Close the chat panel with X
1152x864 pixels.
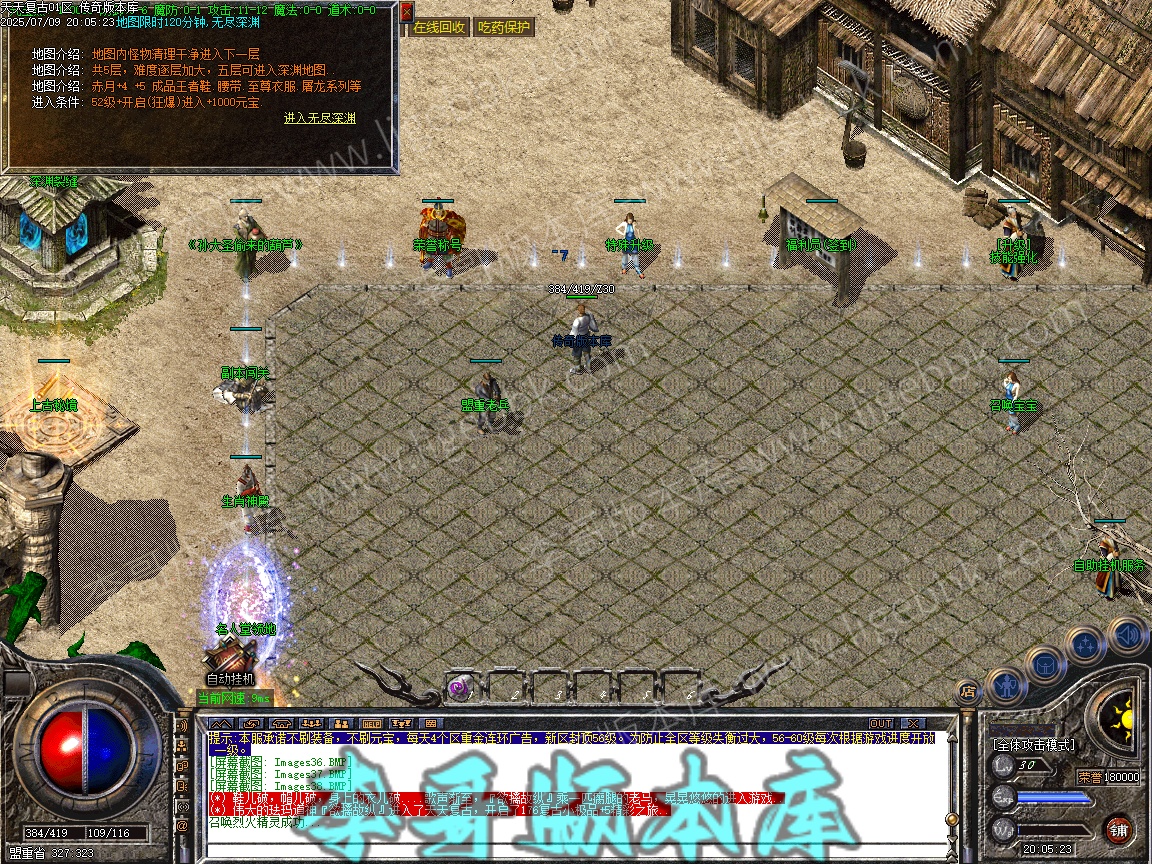(x=912, y=723)
